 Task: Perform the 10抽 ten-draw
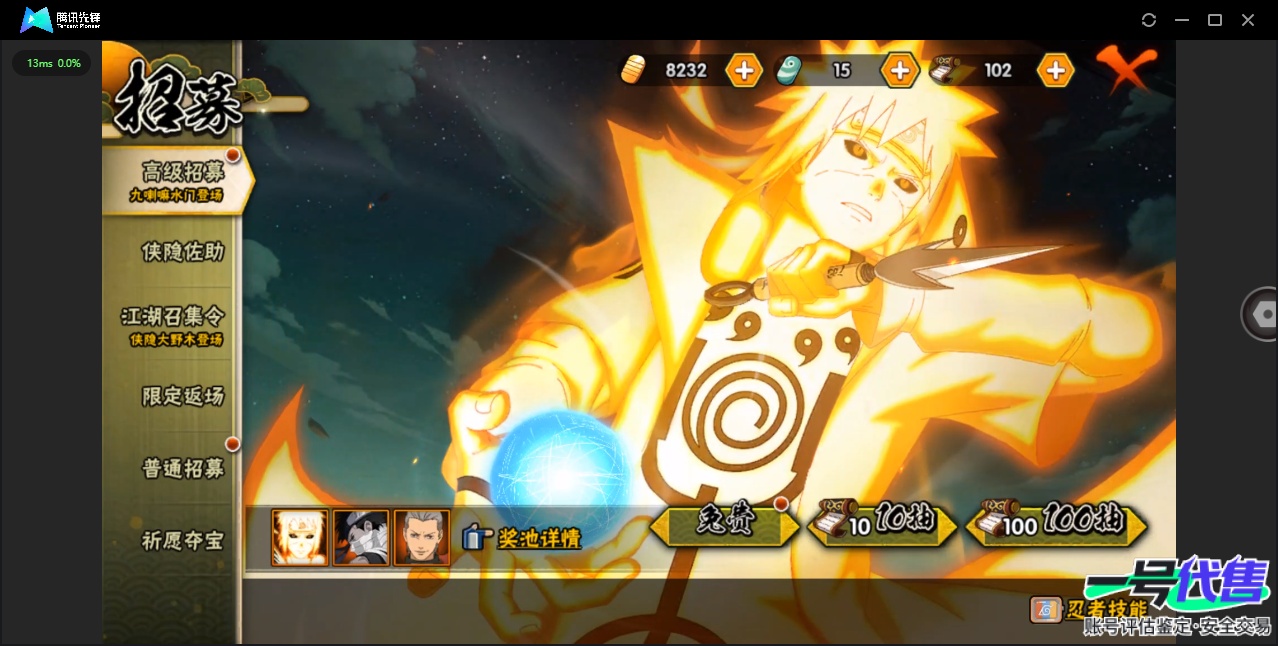pyautogui.click(x=880, y=523)
